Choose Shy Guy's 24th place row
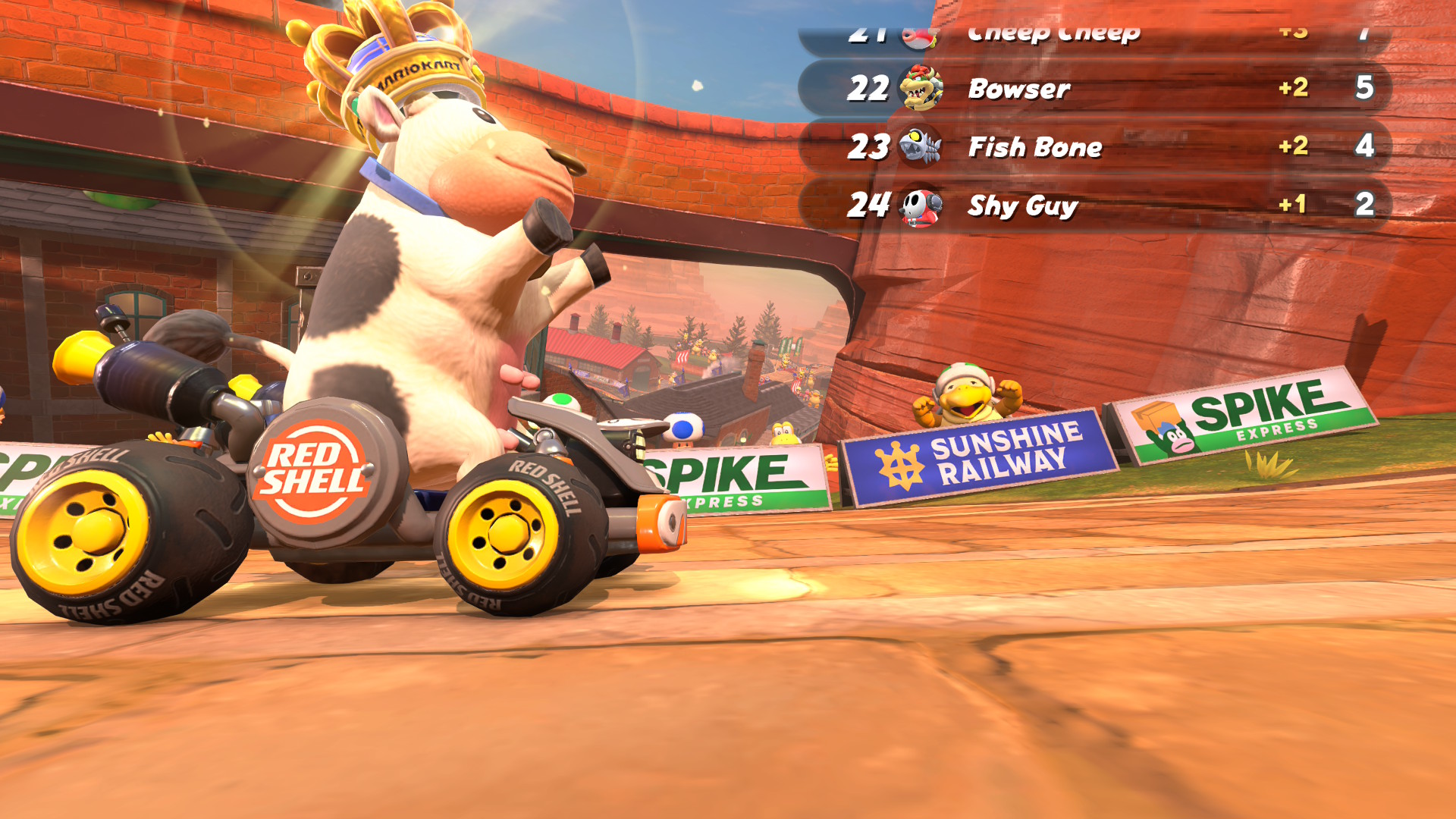This screenshot has height=819, width=1456. [x=1094, y=205]
